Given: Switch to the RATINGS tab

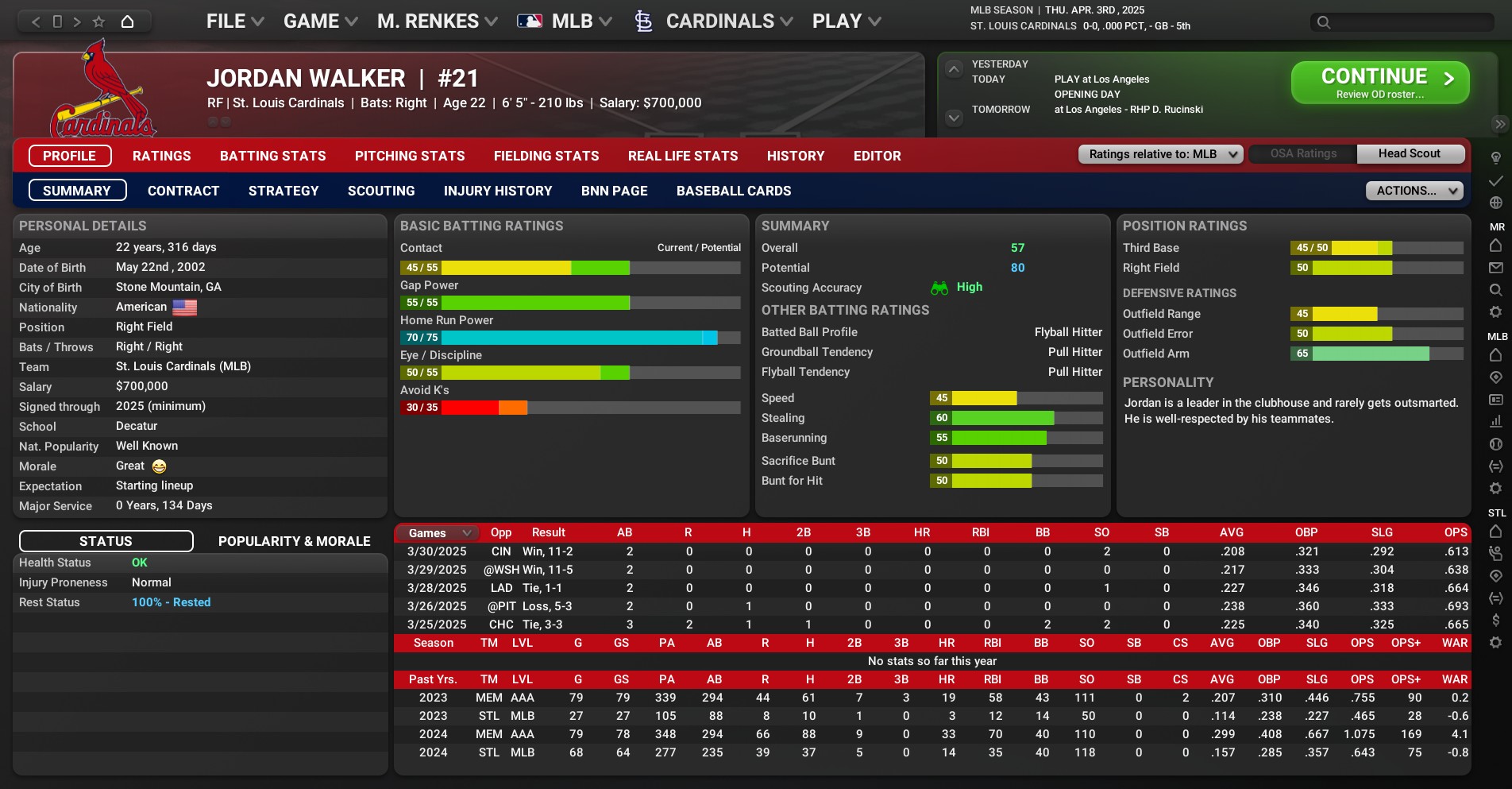Looking at the screenshot, I should (161, 157).
